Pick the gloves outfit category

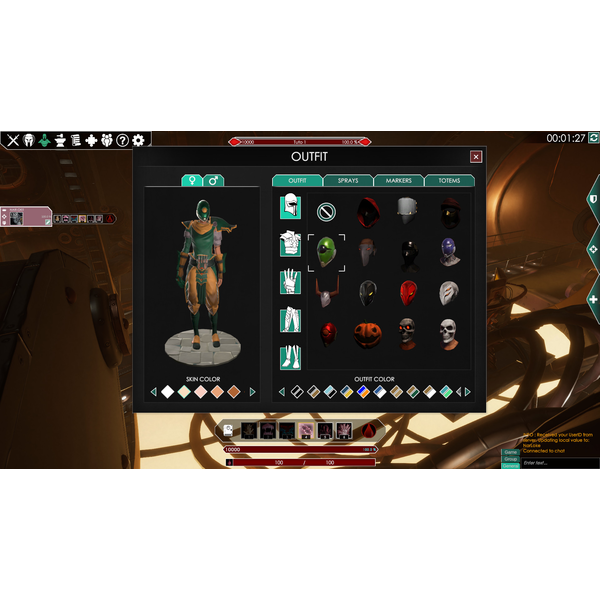click(x=290, y=282)
